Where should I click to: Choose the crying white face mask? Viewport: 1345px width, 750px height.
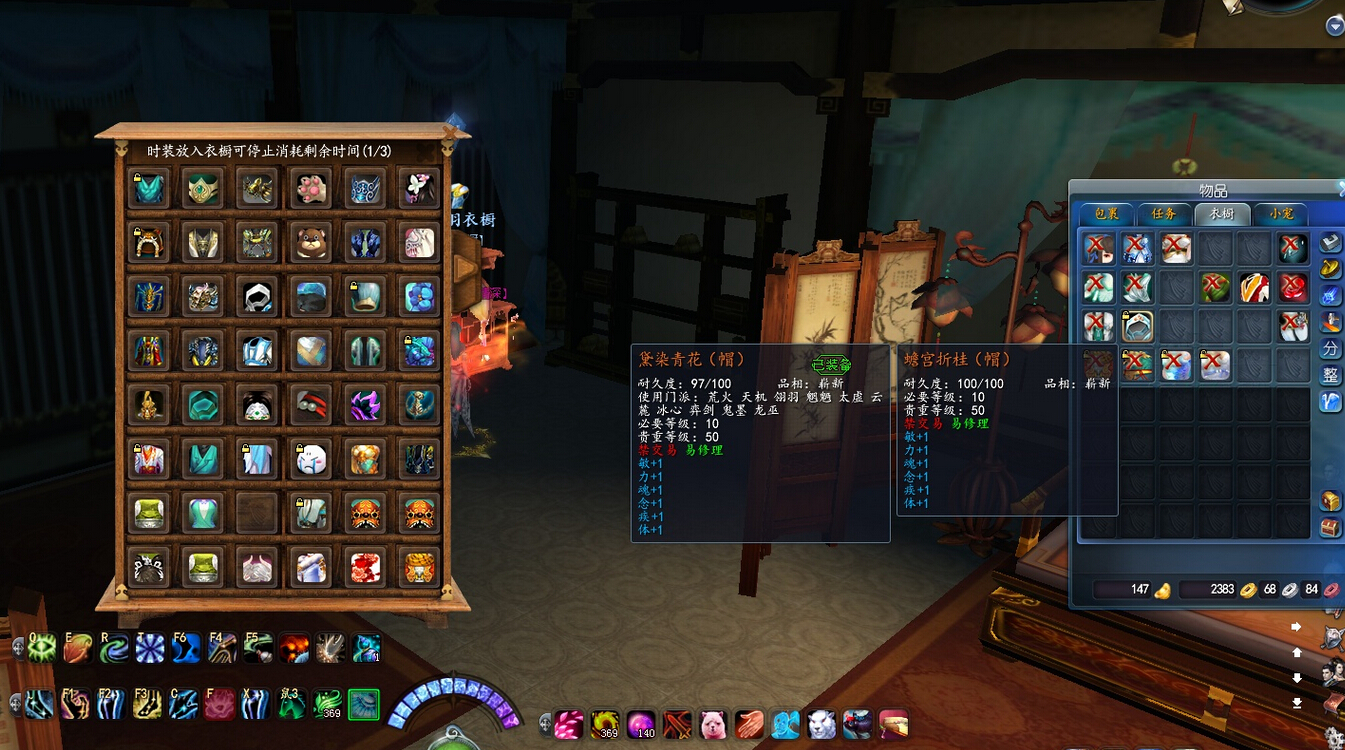pyautogui.click(x=311, y=459)
